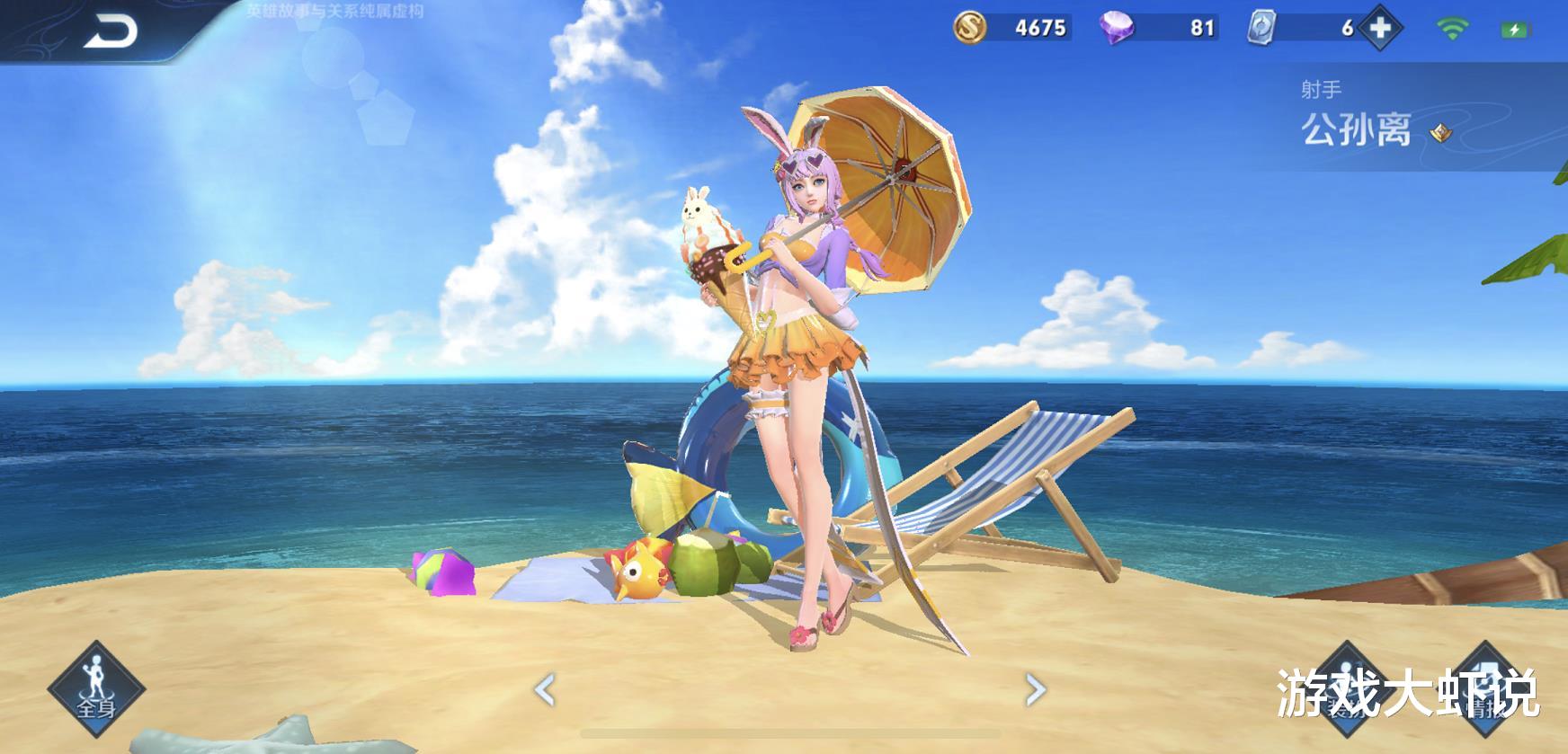Open the gold coin currency panel

coord(969,28)
